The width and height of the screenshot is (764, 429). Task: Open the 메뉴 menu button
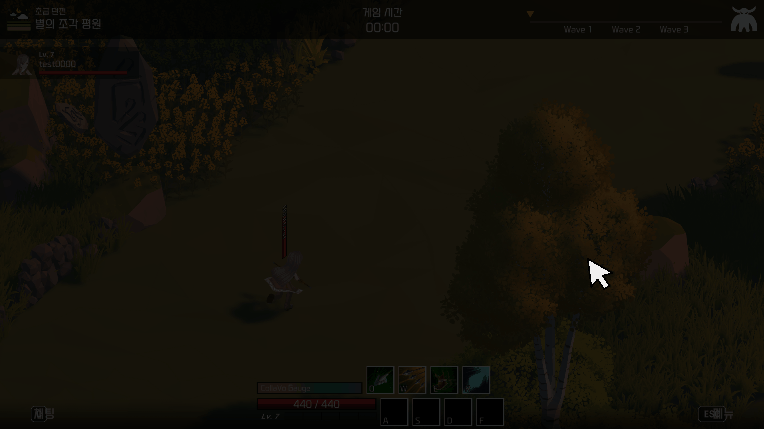(x=717, y=414)
